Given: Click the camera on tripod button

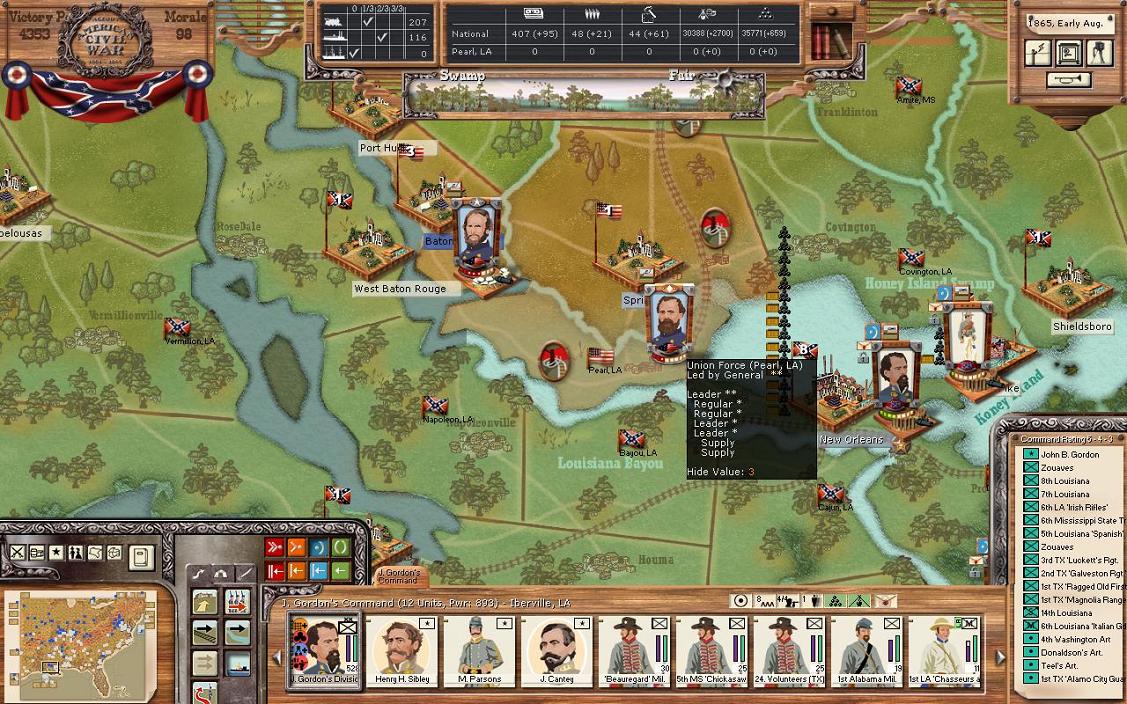Looking at the screenshot, I should tap(1100, 53).
